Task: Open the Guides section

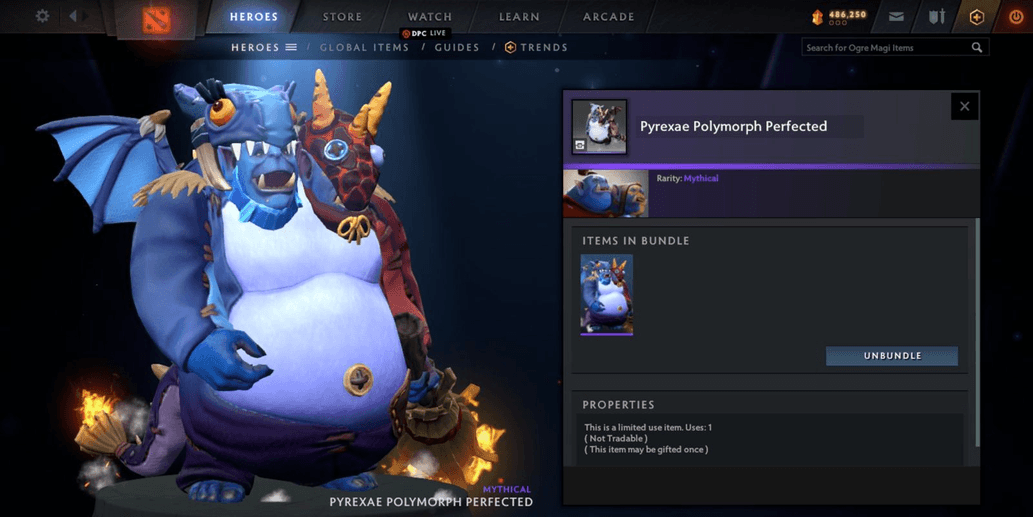Action: (x=457, y=47)
